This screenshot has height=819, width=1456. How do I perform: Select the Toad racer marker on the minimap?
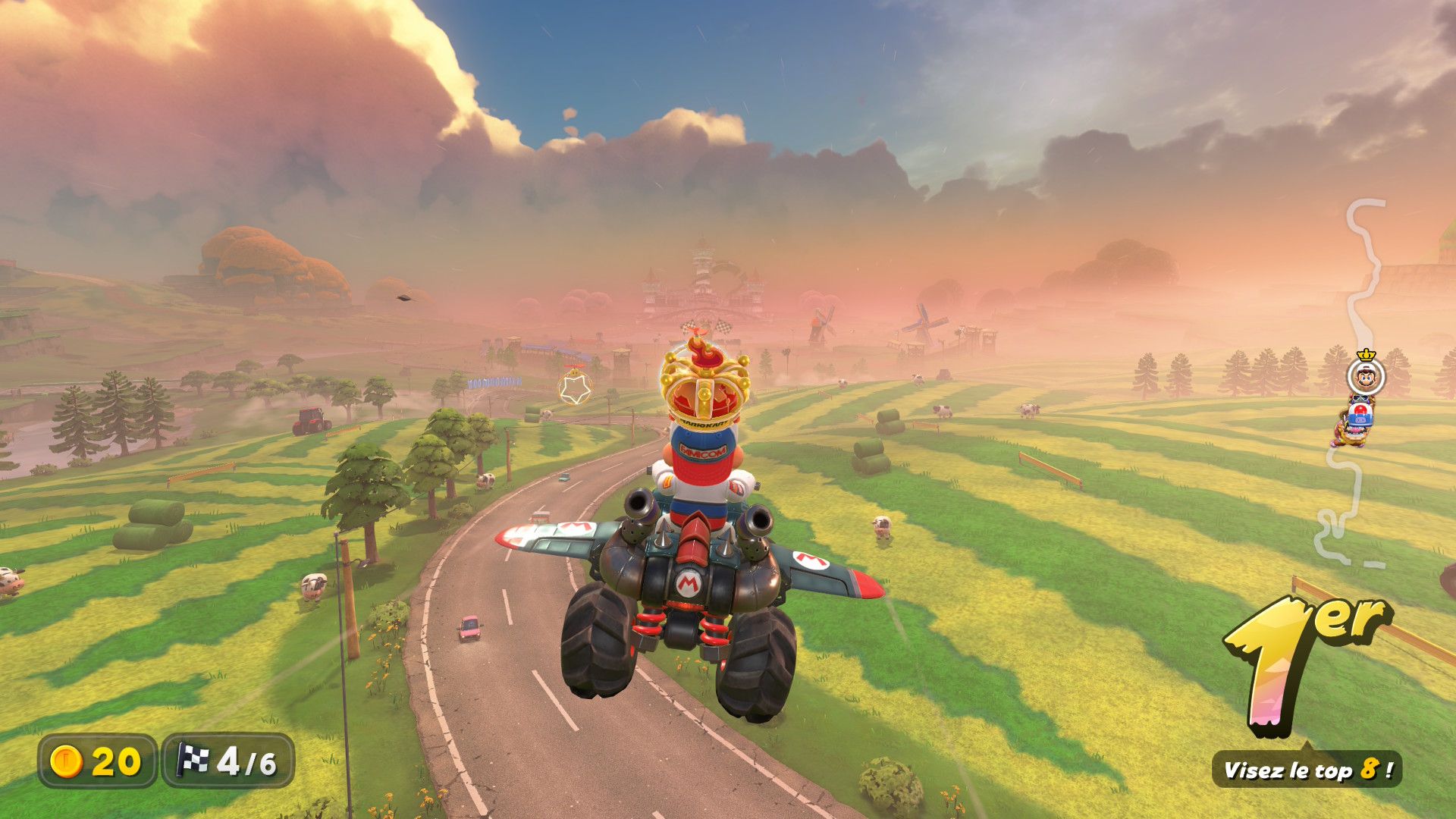[x=1360, y=414]
